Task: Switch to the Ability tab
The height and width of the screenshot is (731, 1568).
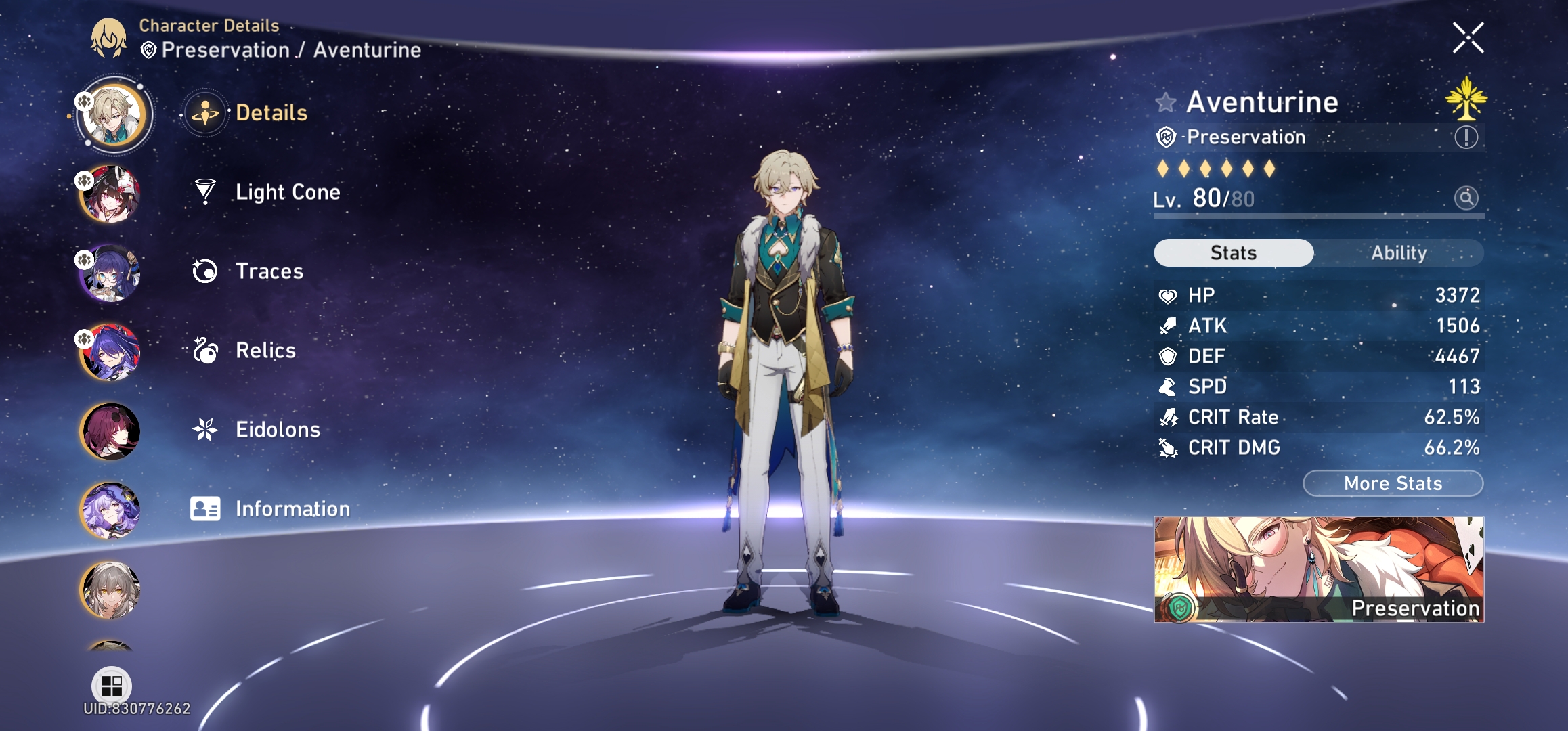Action: 1399,252
